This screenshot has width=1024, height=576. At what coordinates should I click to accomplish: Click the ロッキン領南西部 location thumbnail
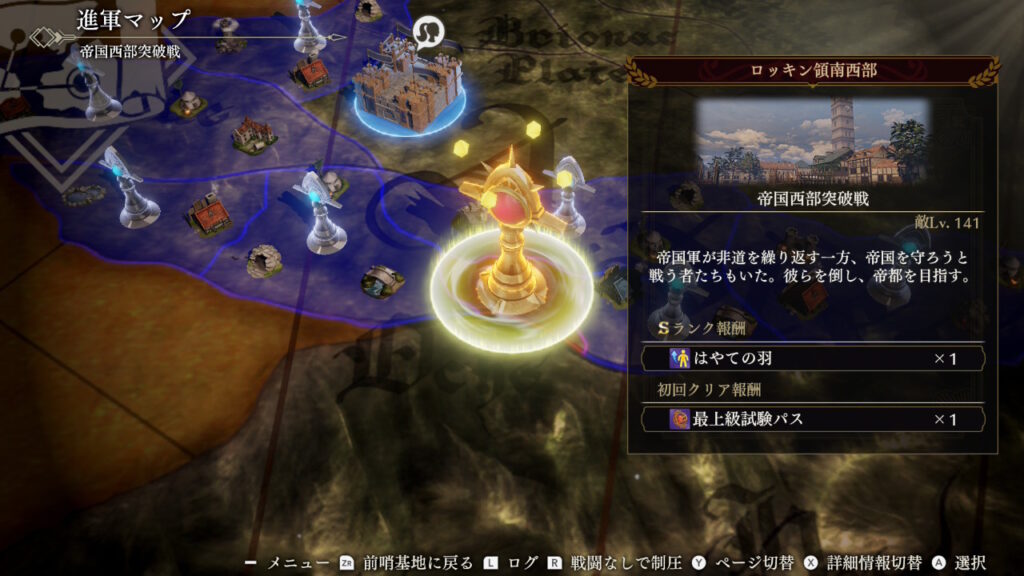coord(812,140)
